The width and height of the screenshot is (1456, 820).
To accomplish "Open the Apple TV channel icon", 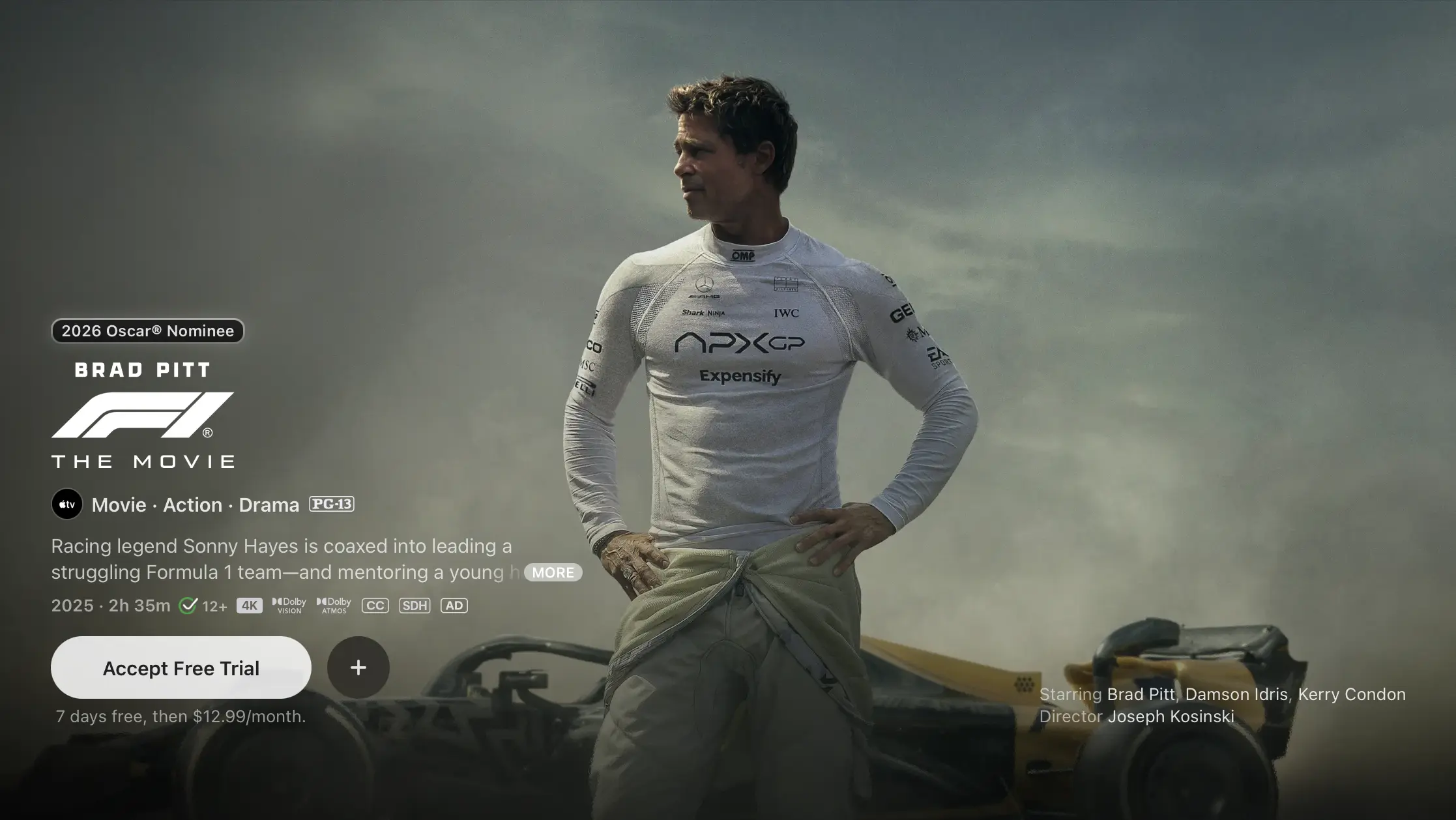I will [67, 505].
